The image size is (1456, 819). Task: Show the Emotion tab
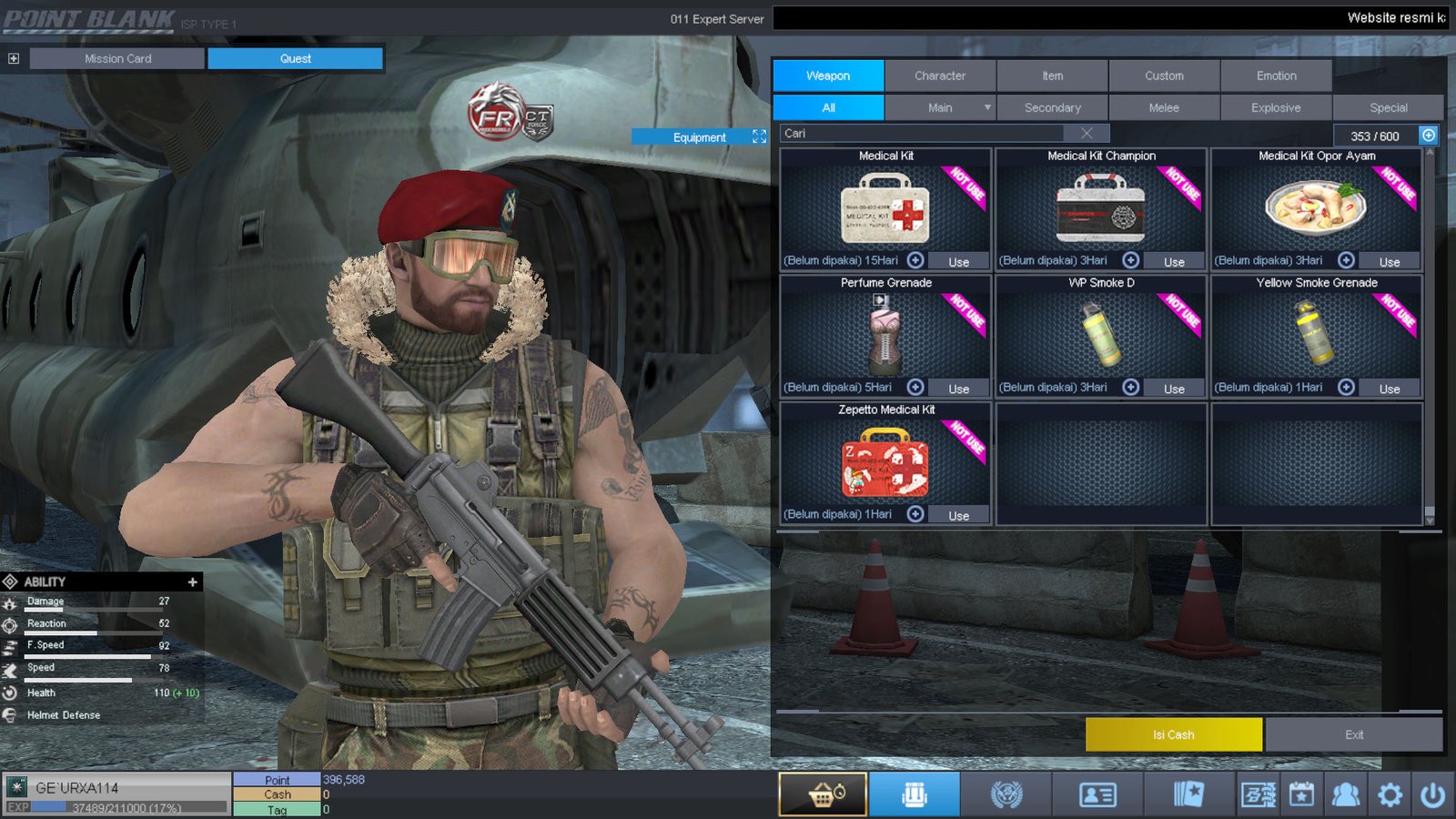1276,76
